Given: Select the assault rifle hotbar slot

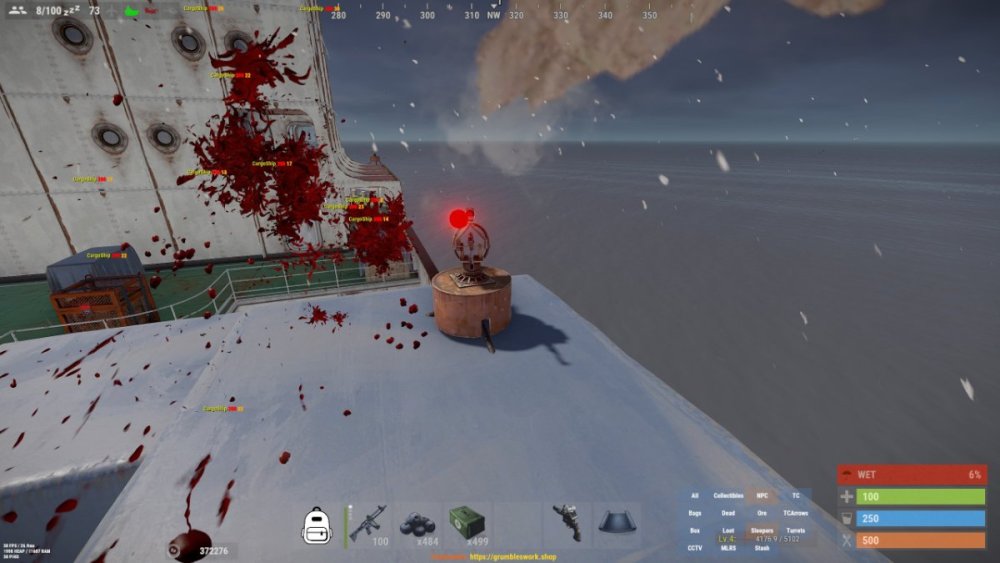Looking at the screenshot, I should tap(367, 524).
